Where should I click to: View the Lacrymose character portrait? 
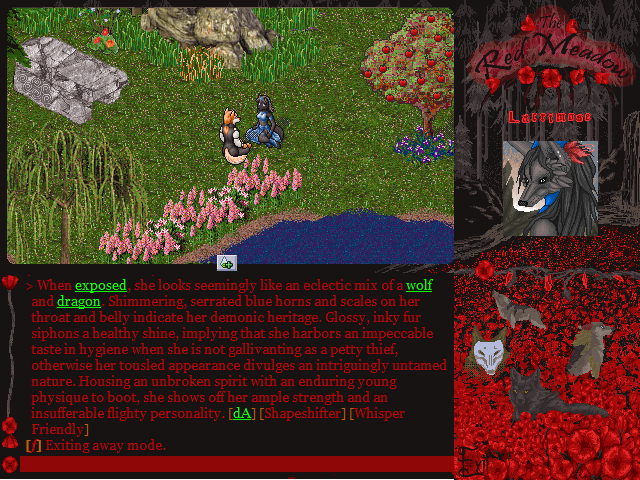click(550, 188)
